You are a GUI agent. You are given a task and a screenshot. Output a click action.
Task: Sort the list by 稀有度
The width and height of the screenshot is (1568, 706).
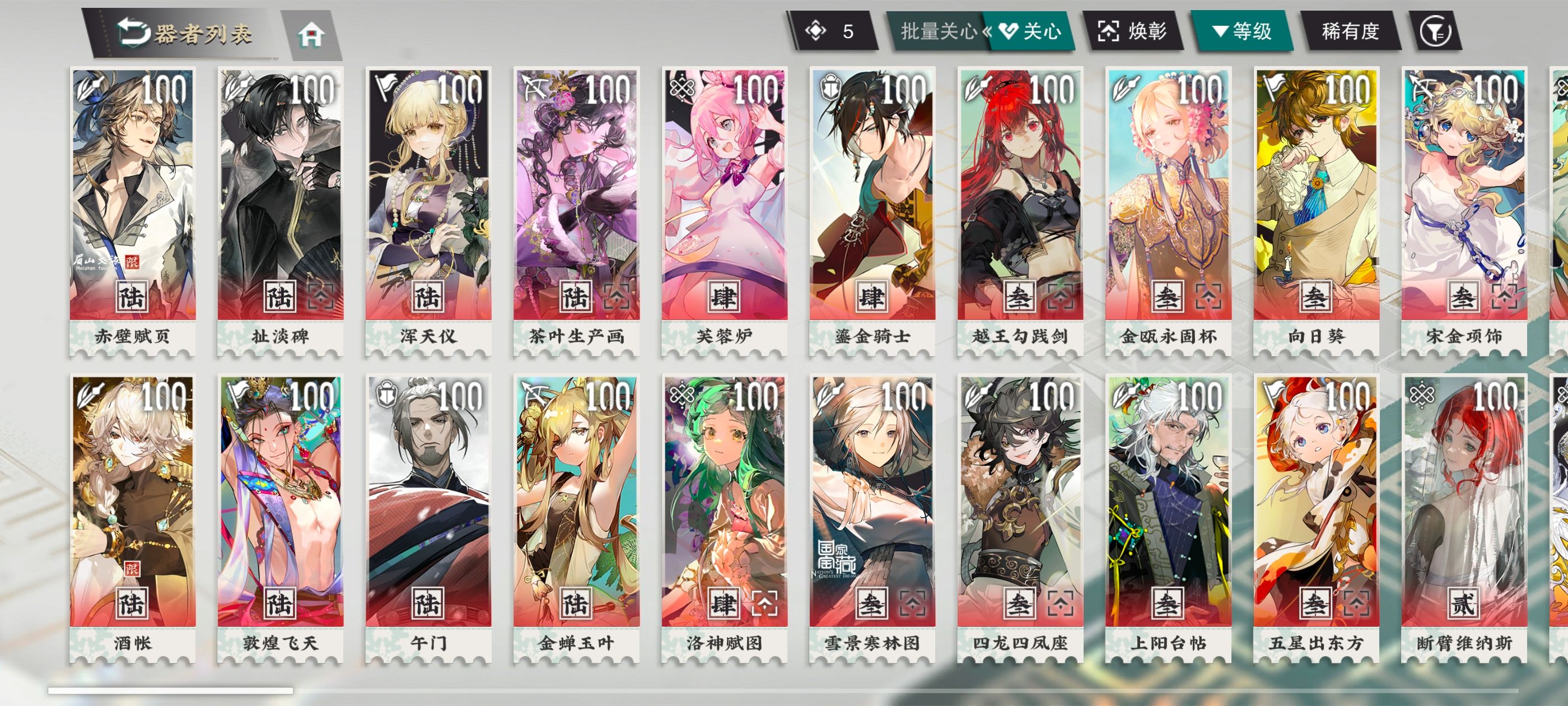click(1350, 31)
